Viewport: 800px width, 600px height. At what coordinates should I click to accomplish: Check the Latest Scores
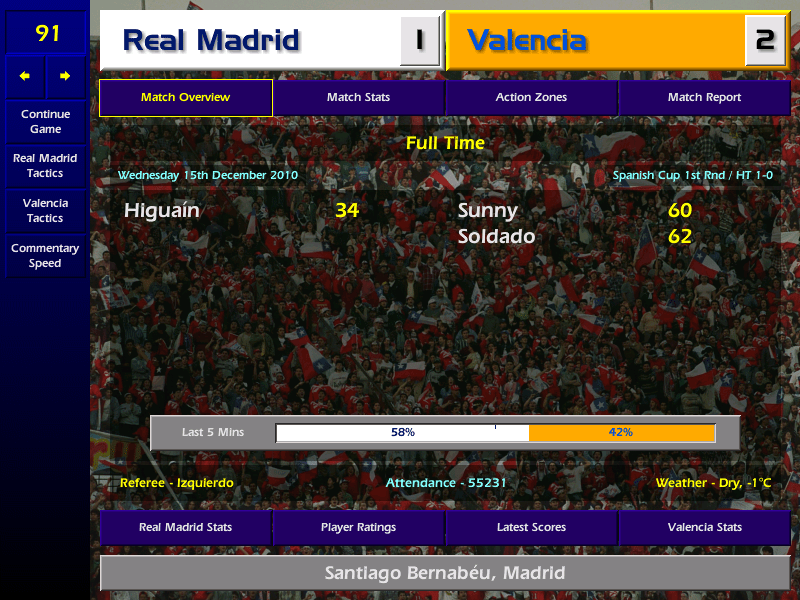click(x=531, y=527)
